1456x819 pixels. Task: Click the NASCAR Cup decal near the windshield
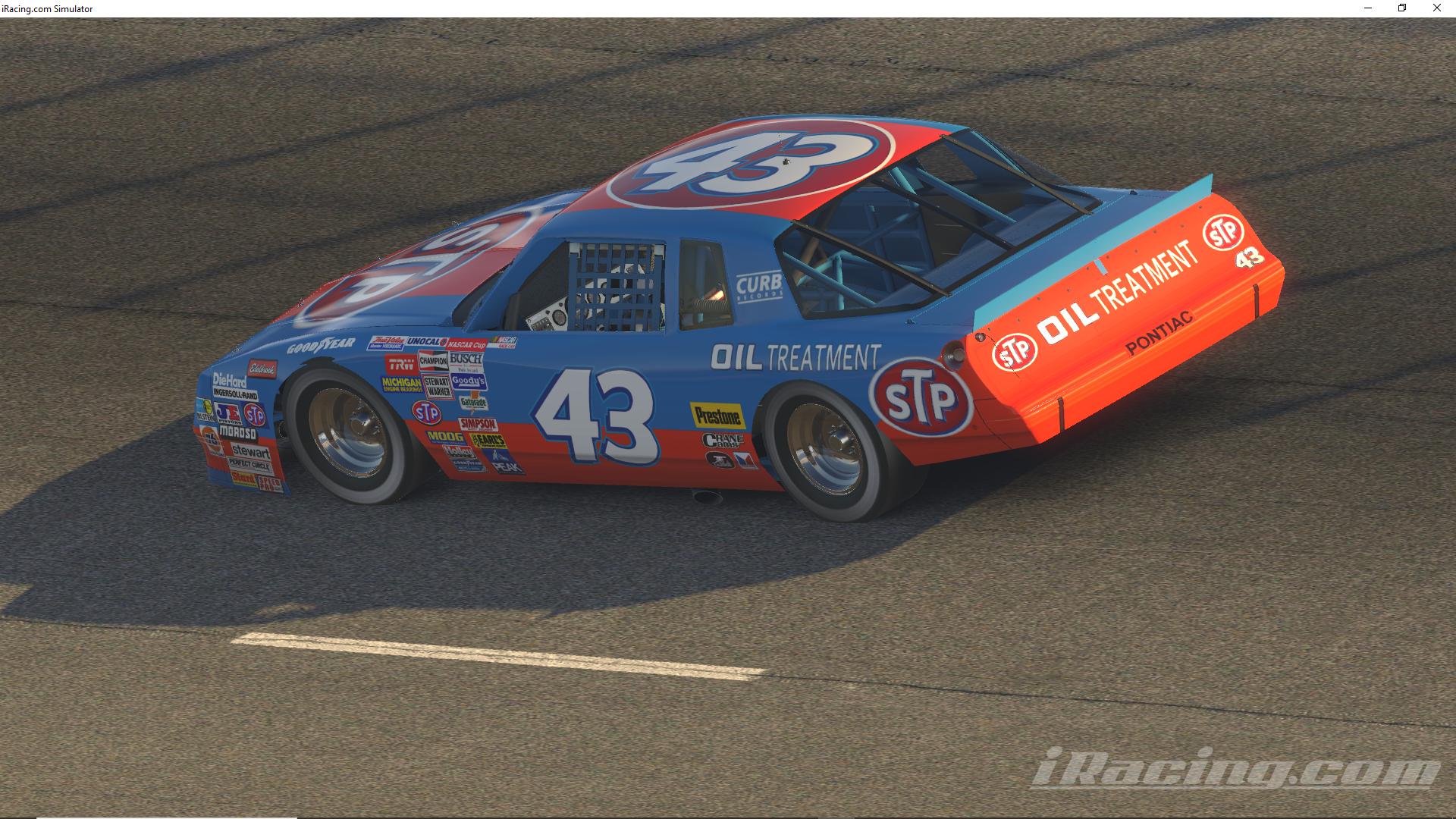(x=466, y=344)
